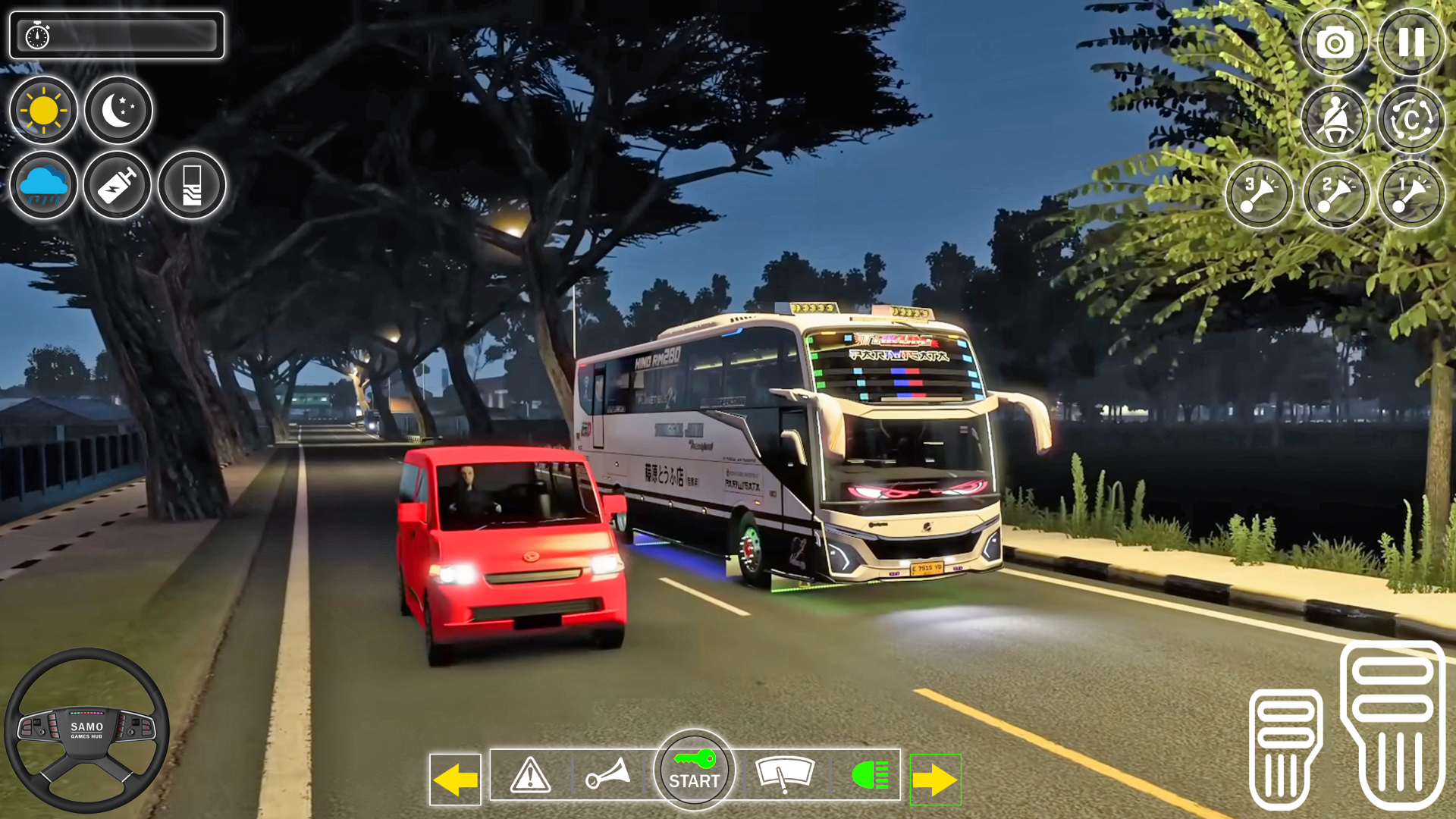Activate the nitro boost injection

[118, 186]
